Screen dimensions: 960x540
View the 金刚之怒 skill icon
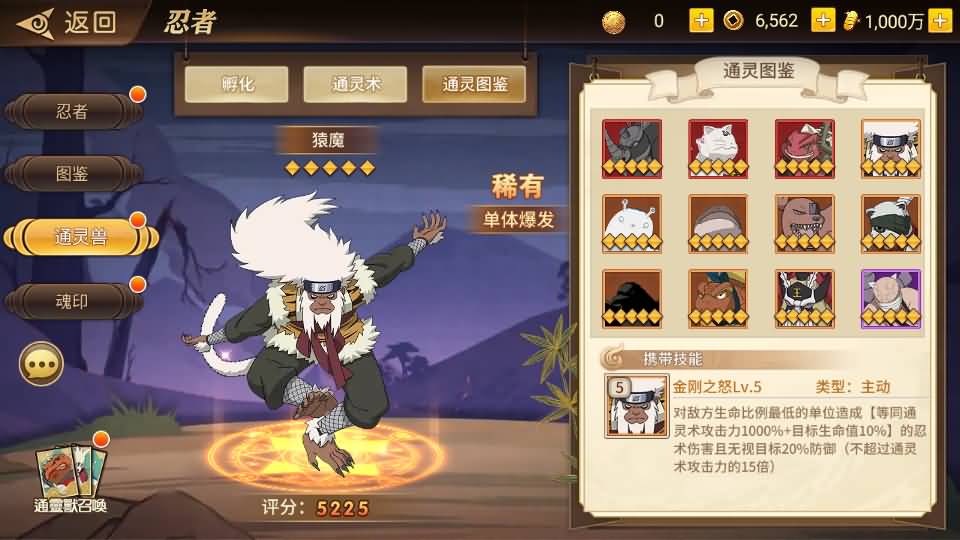click(x=636, y=406)
